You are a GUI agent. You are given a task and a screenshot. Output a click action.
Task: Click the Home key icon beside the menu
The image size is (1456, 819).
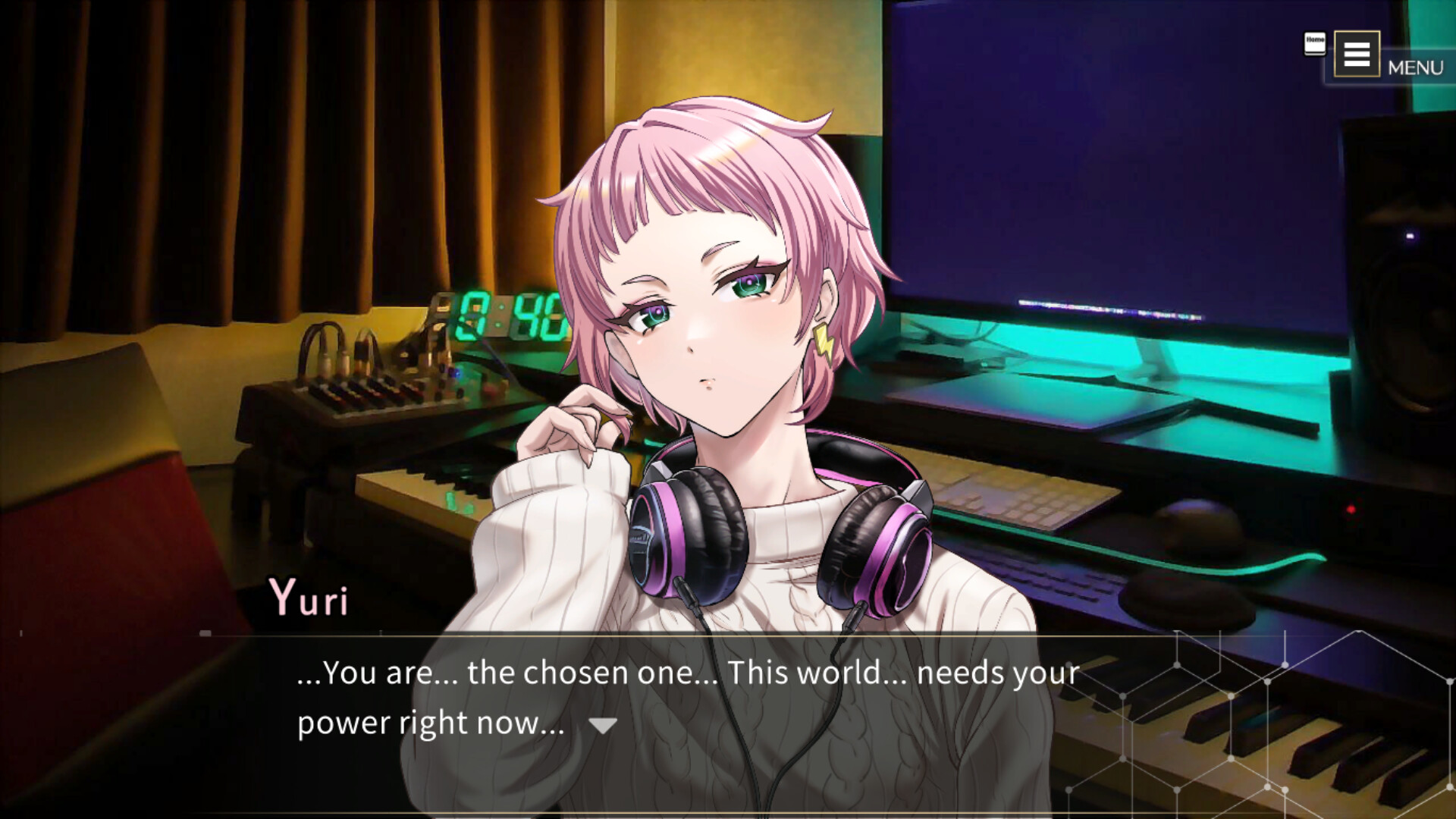[1314, 42]
